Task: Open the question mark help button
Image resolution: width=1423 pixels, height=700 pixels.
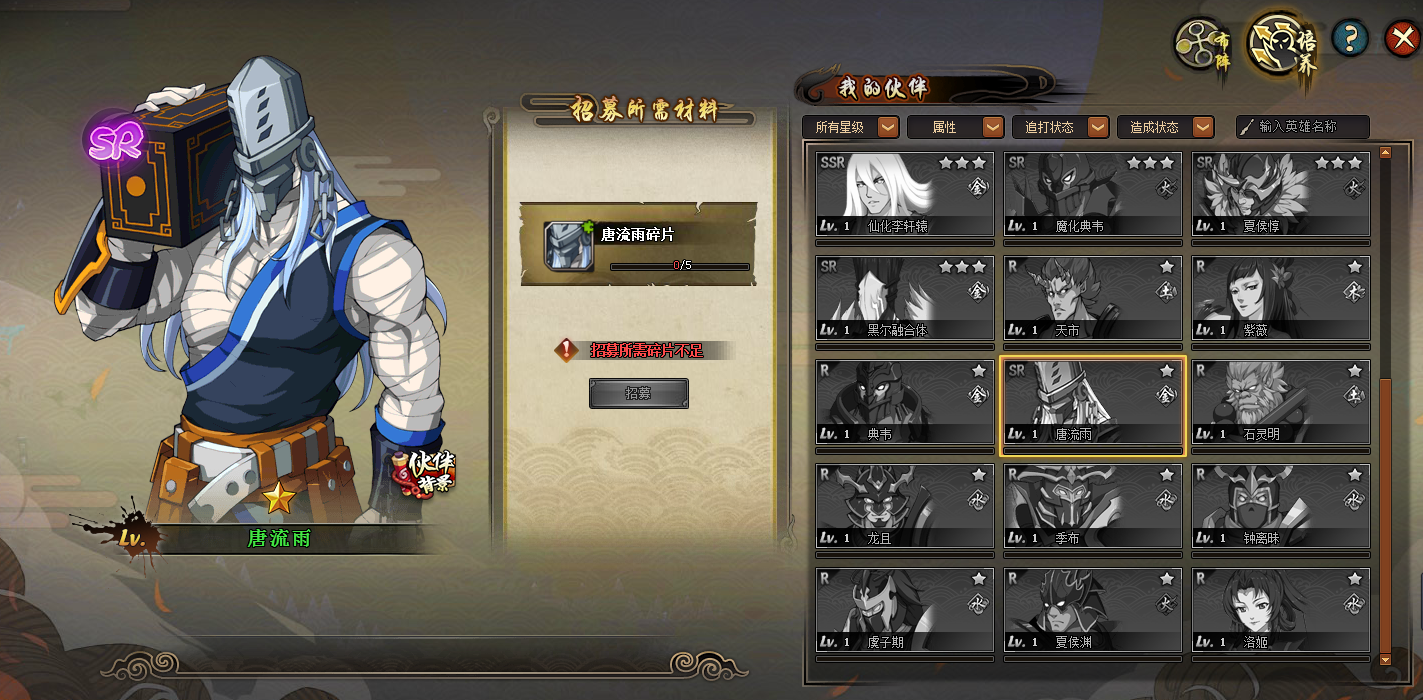Action: (1350, 39)
